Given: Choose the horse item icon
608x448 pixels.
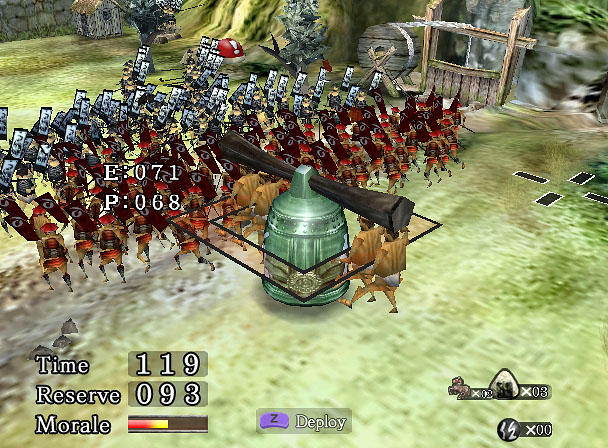Looking at the screenshot, I should coord(461,389).
